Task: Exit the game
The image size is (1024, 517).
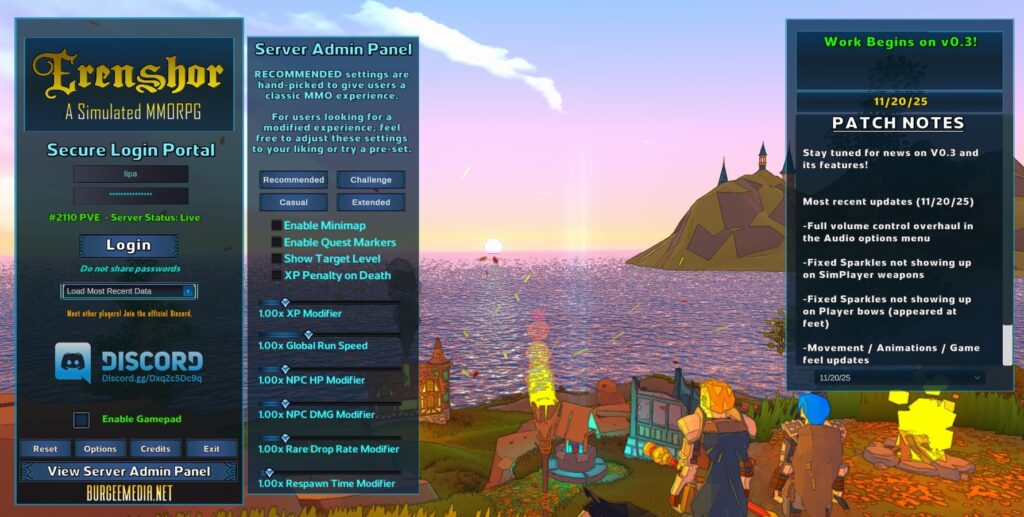Action: click(211, 449)
